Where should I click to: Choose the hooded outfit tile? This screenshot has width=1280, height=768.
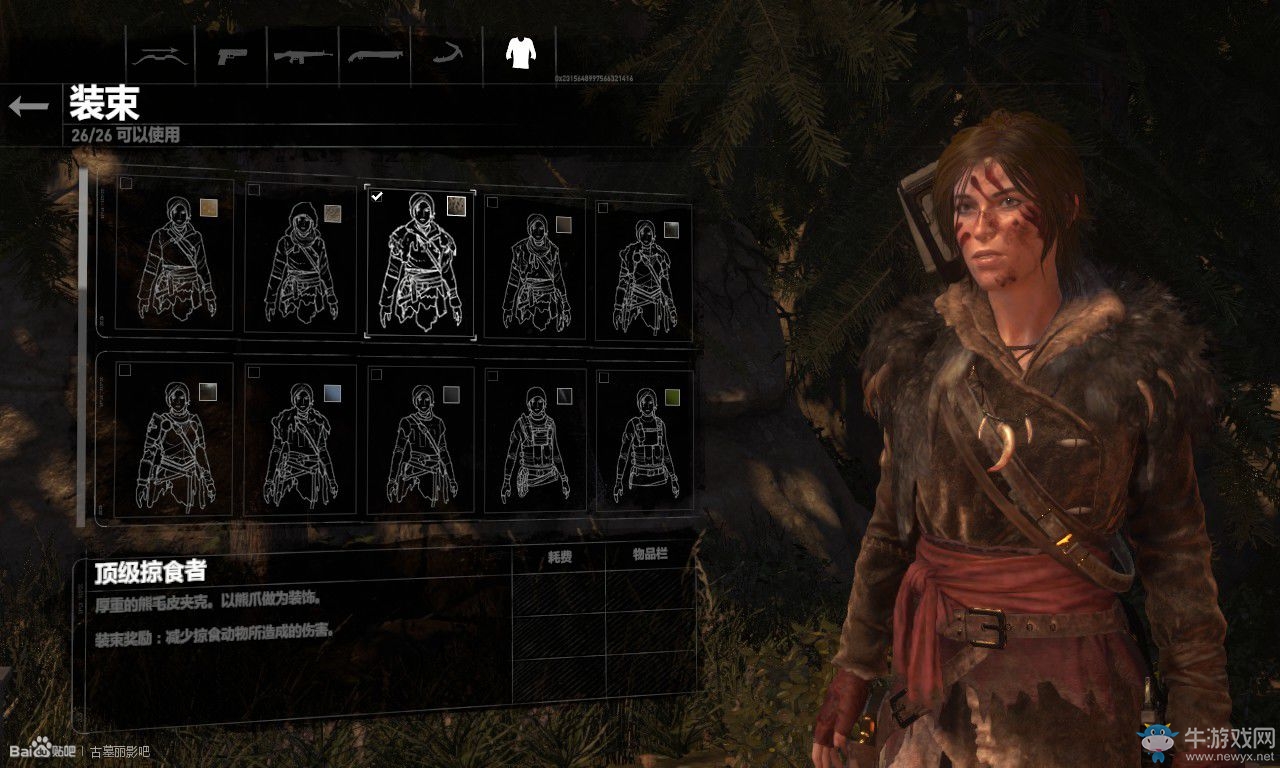[x=300, y=262]
